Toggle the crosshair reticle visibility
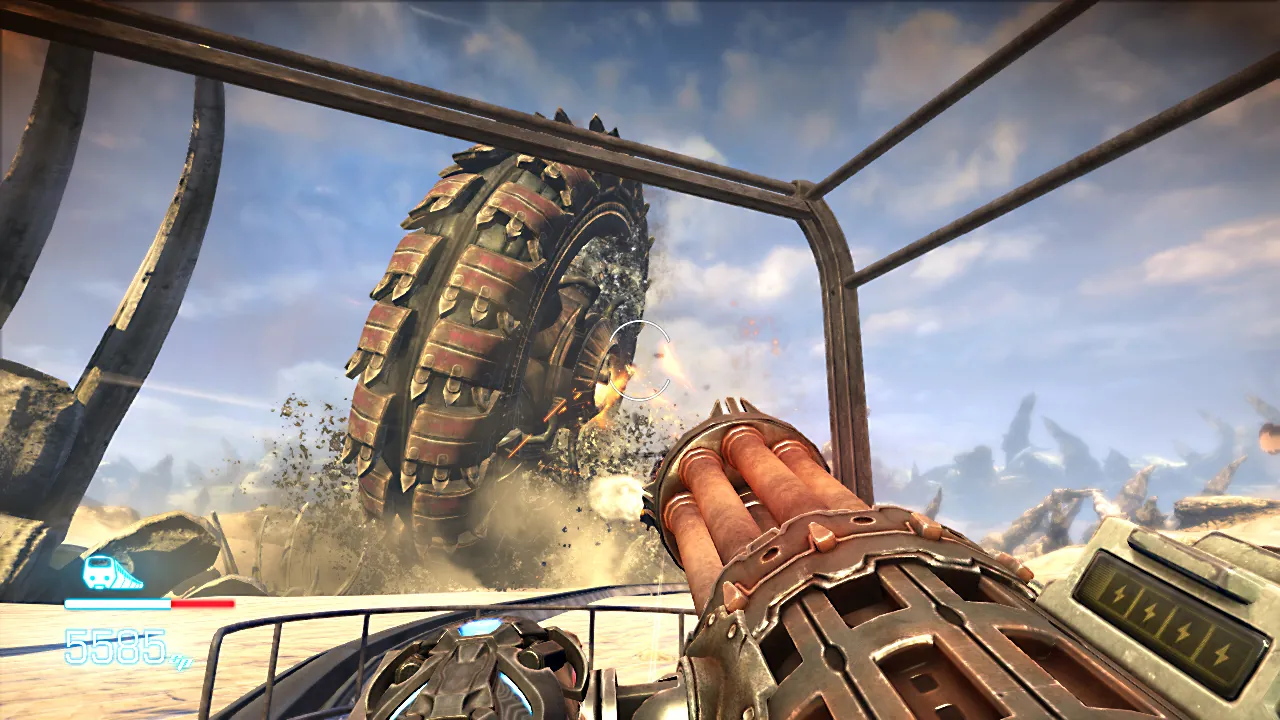 (637, 360)
